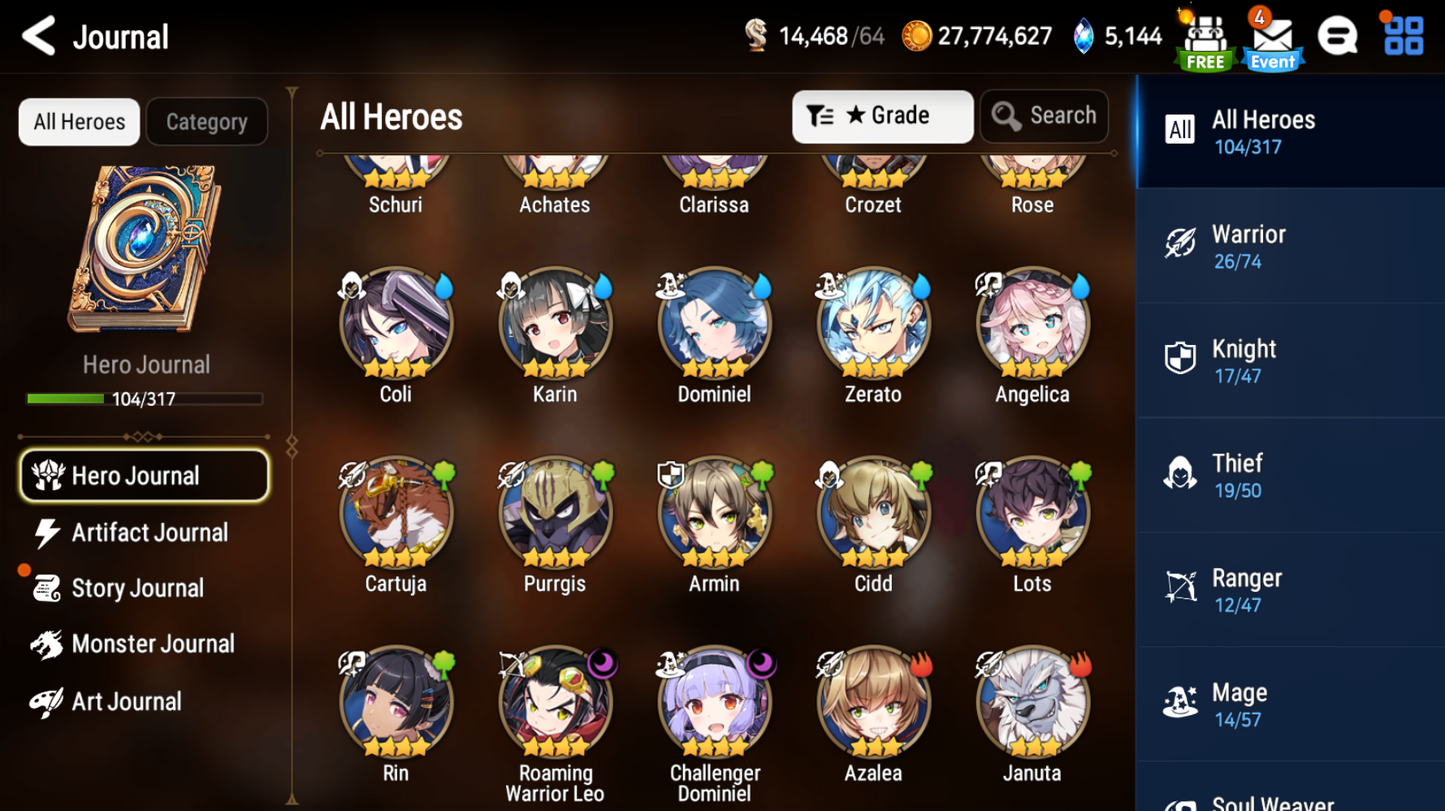
Task: Click the Hero Journal progress bar
Action: pos(146,399)
